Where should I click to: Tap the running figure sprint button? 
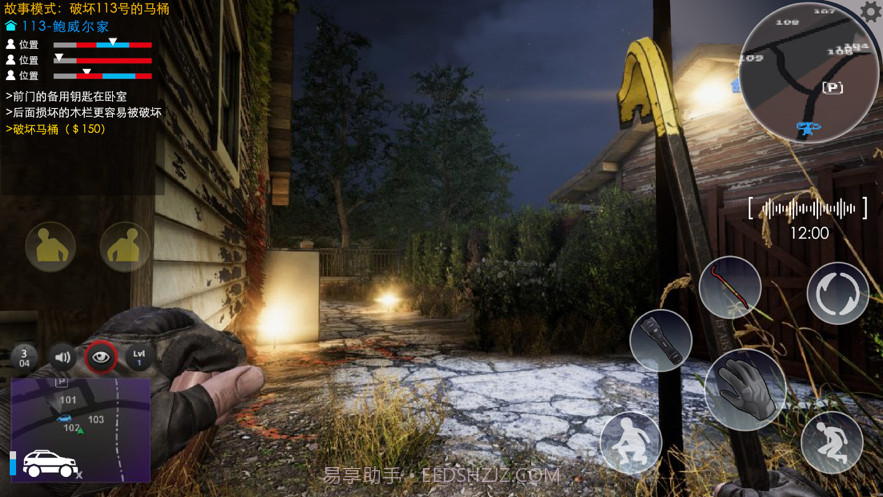[831, 441]
